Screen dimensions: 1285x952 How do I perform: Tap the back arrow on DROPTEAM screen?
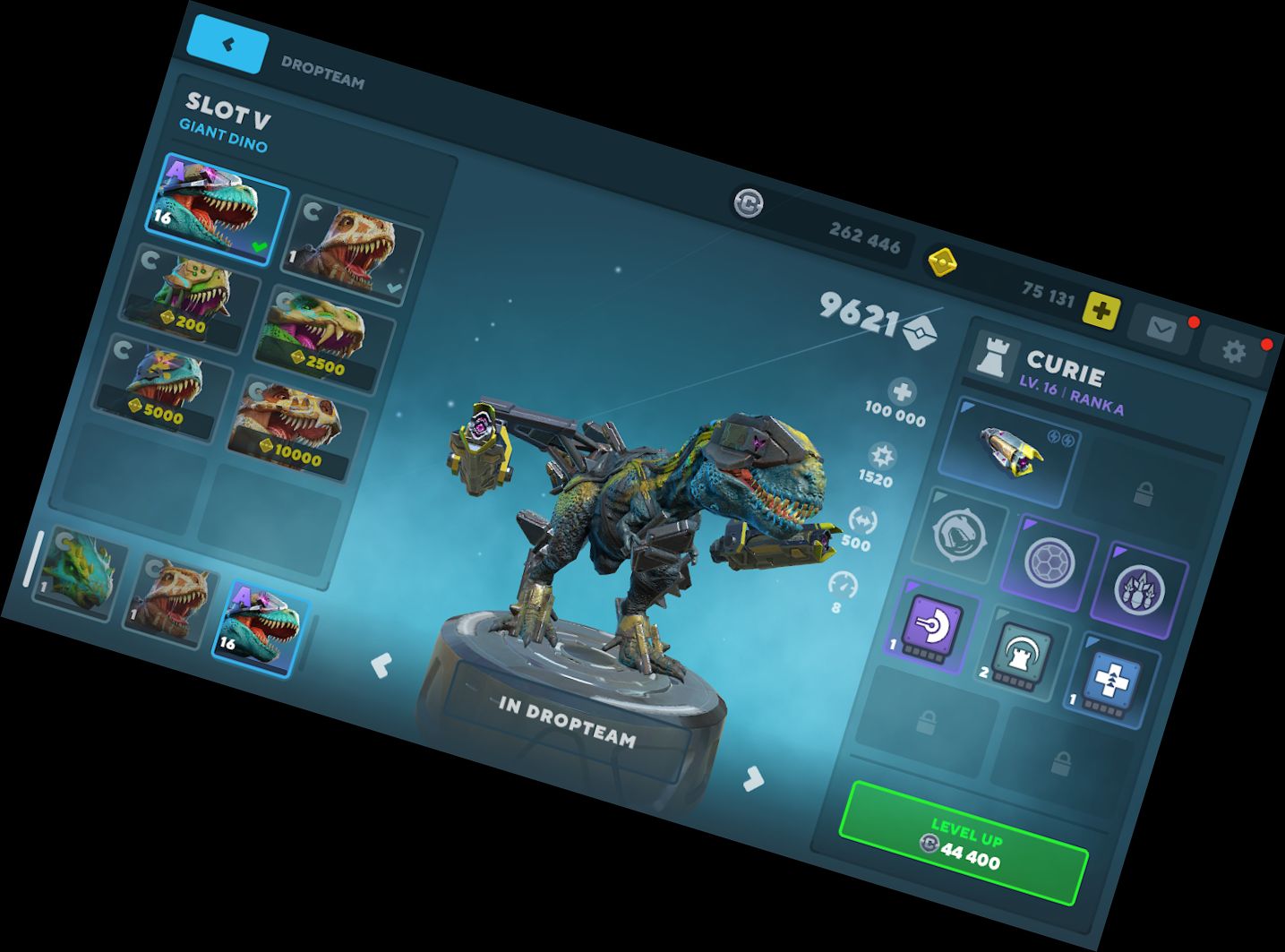coord(227,43)
